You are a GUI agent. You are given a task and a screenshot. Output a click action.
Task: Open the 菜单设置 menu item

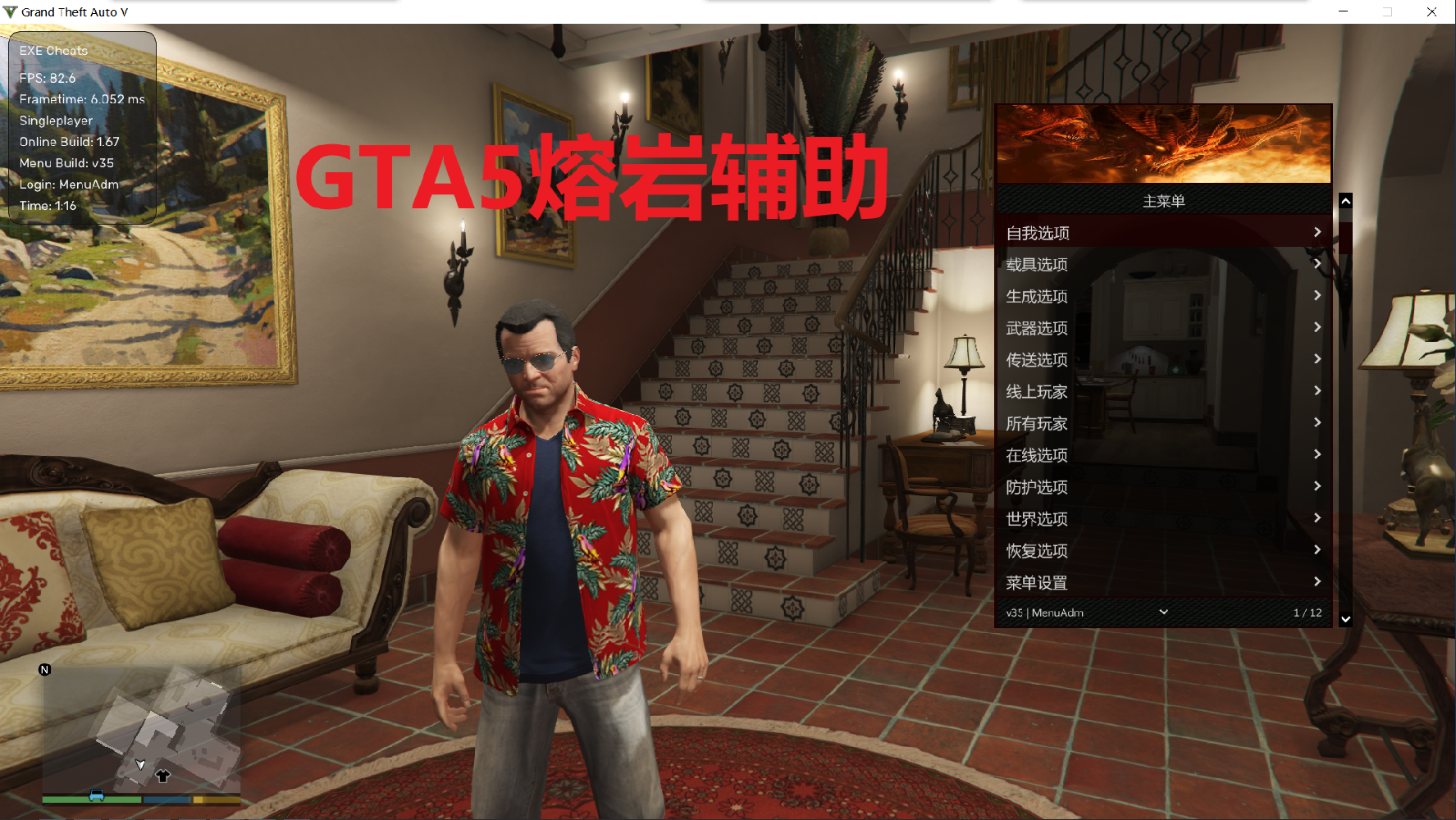click(1035, 582)
